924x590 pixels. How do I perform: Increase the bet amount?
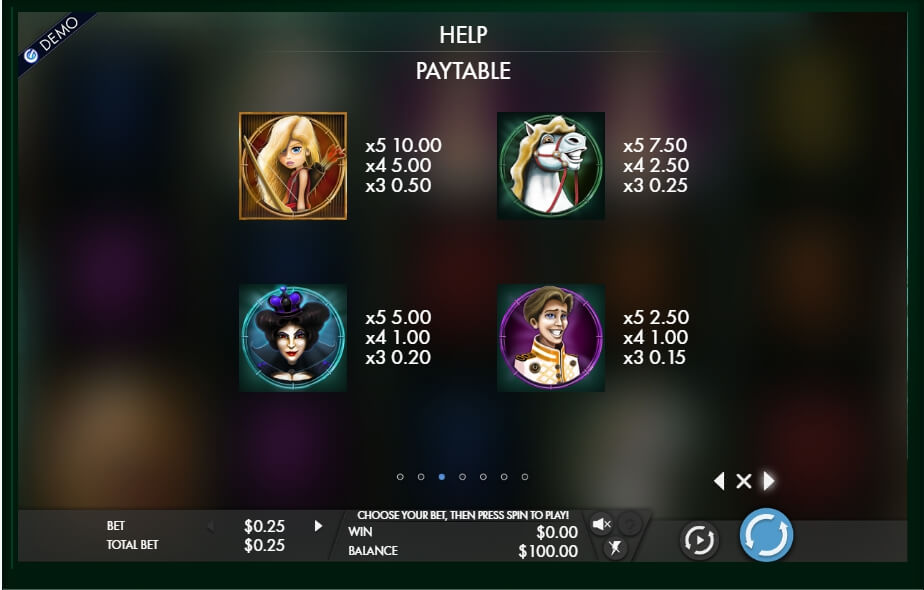pos(319,525)
